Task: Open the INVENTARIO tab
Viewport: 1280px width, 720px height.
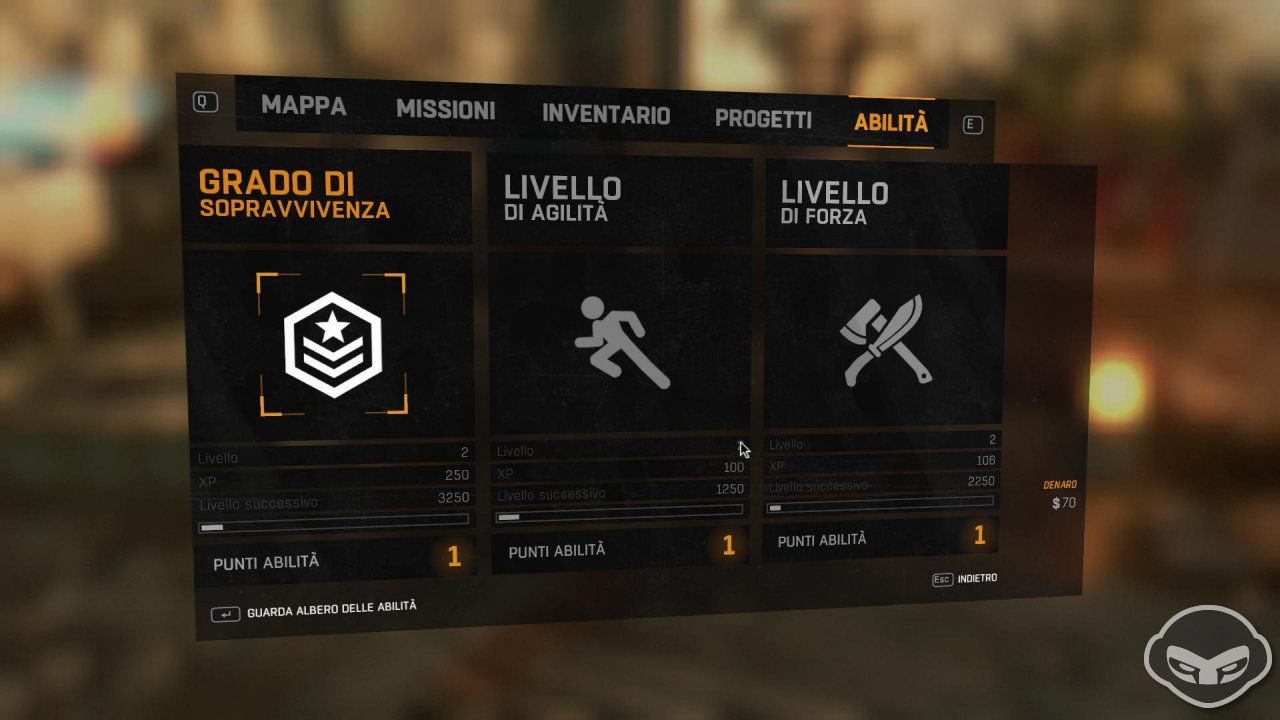Action: (x=604, y=114)
